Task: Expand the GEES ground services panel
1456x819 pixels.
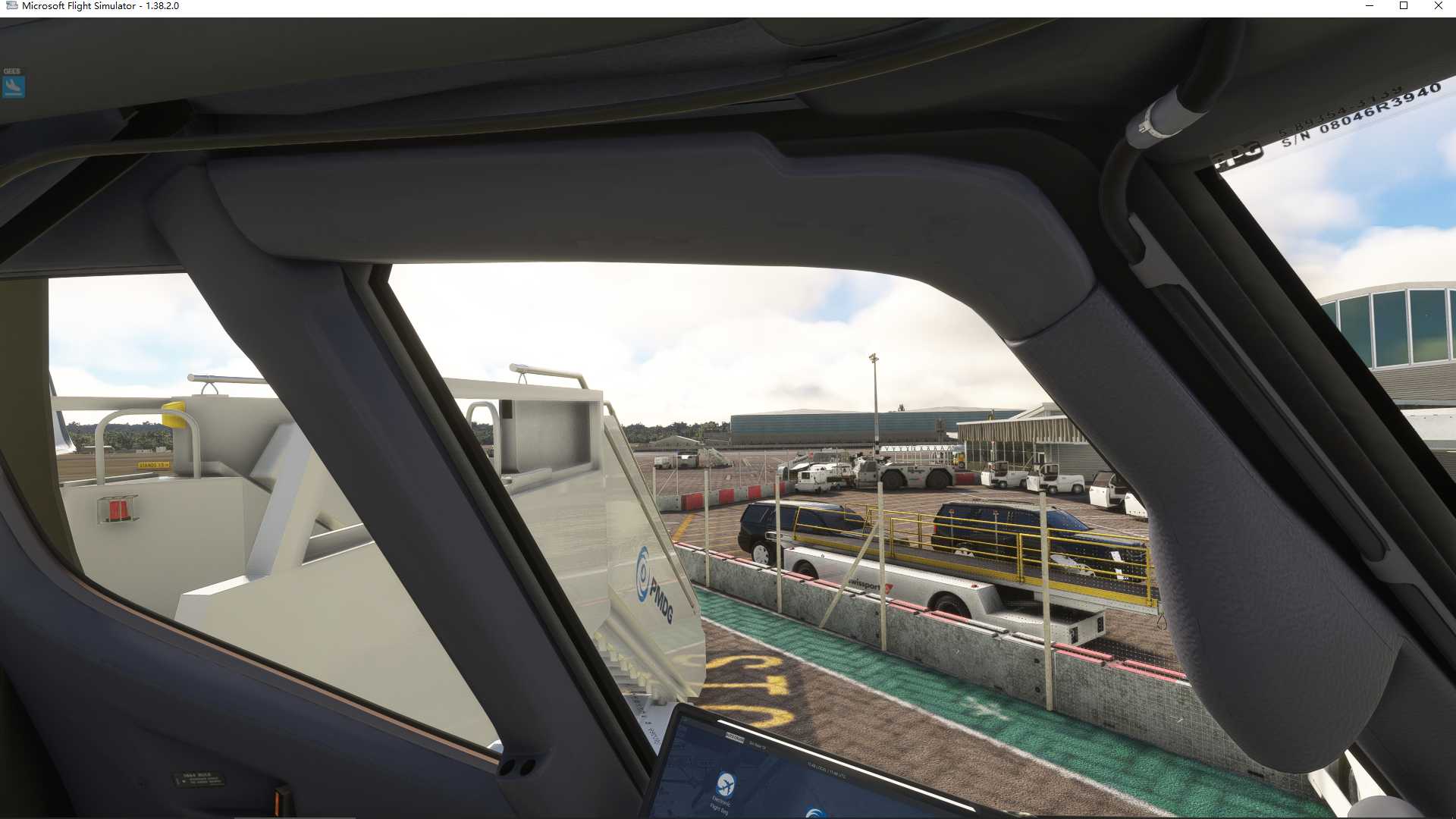Action: (x=15, y=85)
